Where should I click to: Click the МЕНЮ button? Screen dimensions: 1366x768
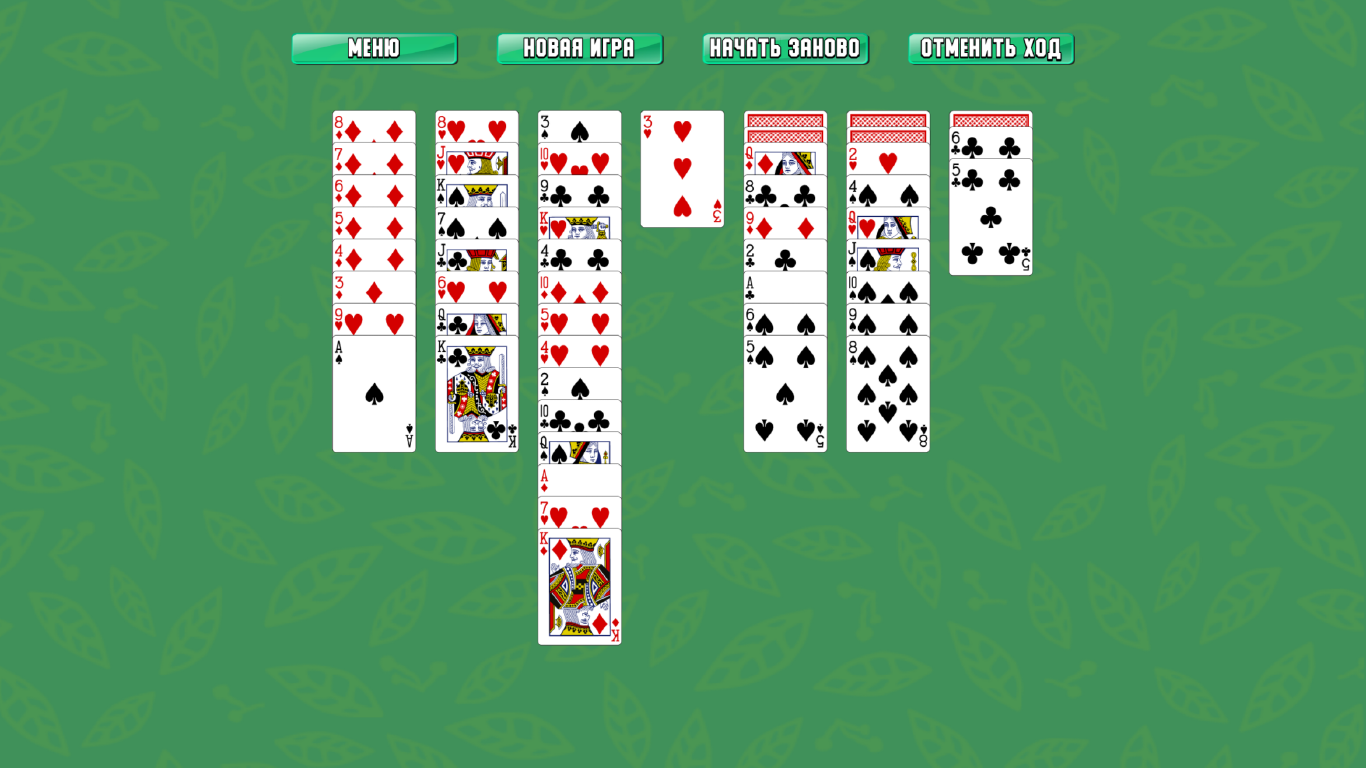pyautogui.click(x=374, y=47)
